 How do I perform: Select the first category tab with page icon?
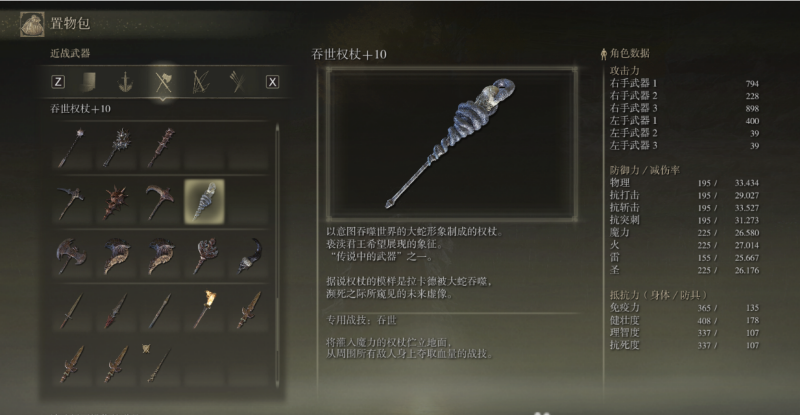point(89,82)
